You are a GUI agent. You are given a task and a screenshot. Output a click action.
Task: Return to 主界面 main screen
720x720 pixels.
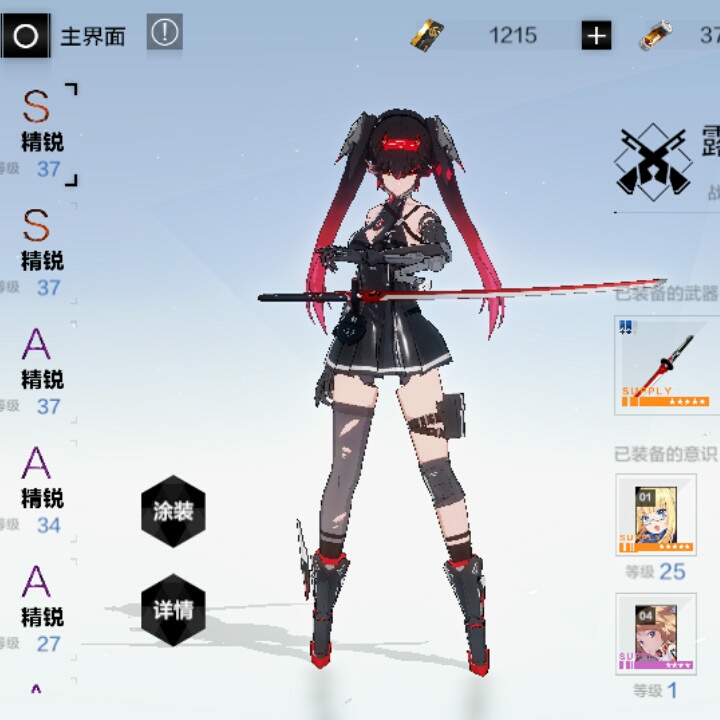pos(93,37)
